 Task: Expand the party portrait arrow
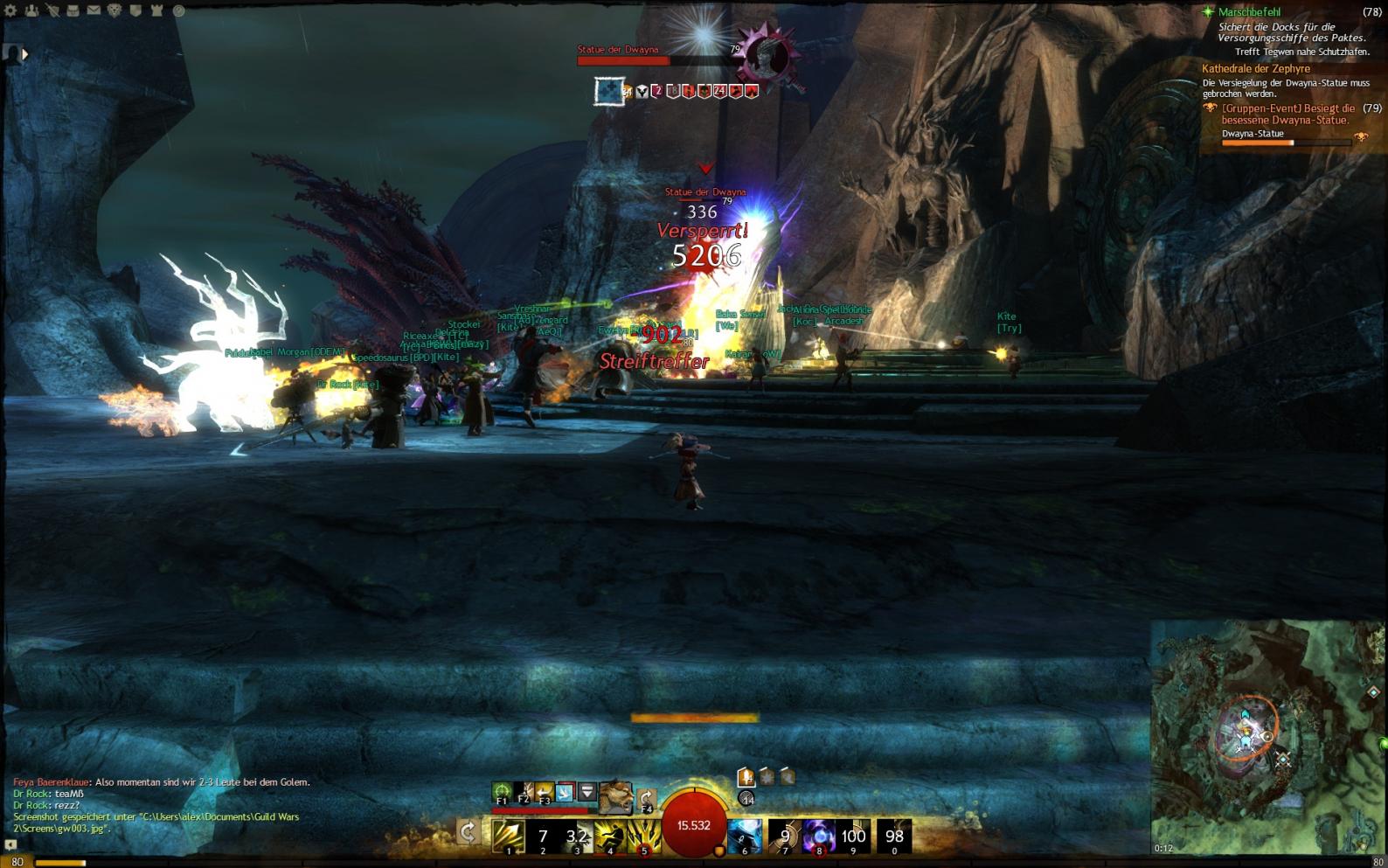point(24,54)
